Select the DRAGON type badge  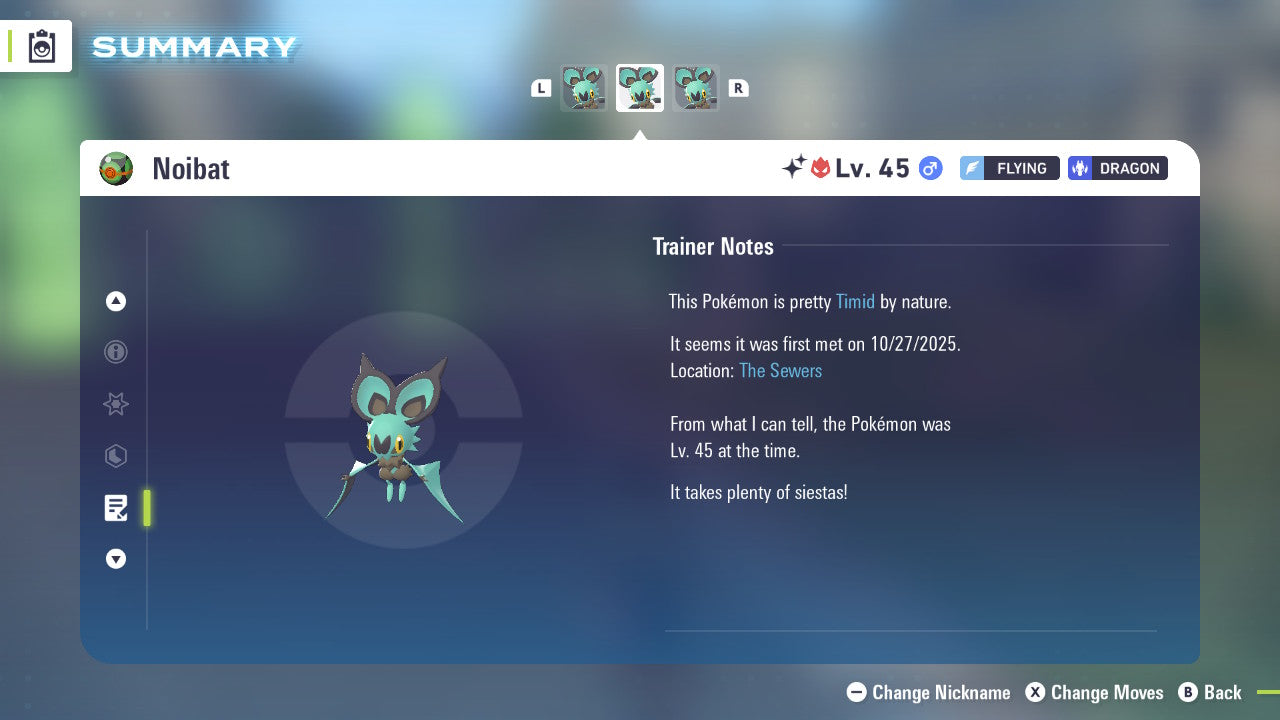click(1117, 168)
